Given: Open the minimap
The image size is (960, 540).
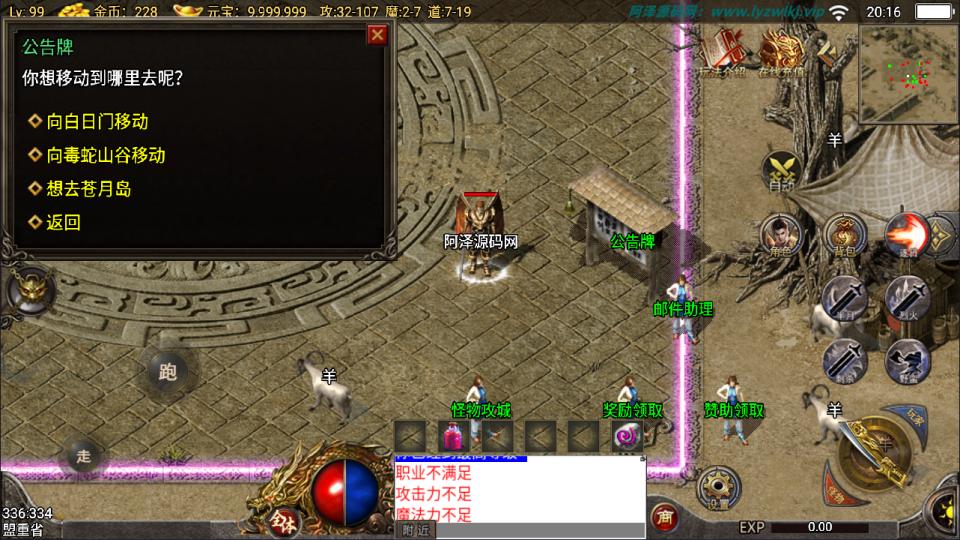Looking at the screenshot, I should pos(907,73).
